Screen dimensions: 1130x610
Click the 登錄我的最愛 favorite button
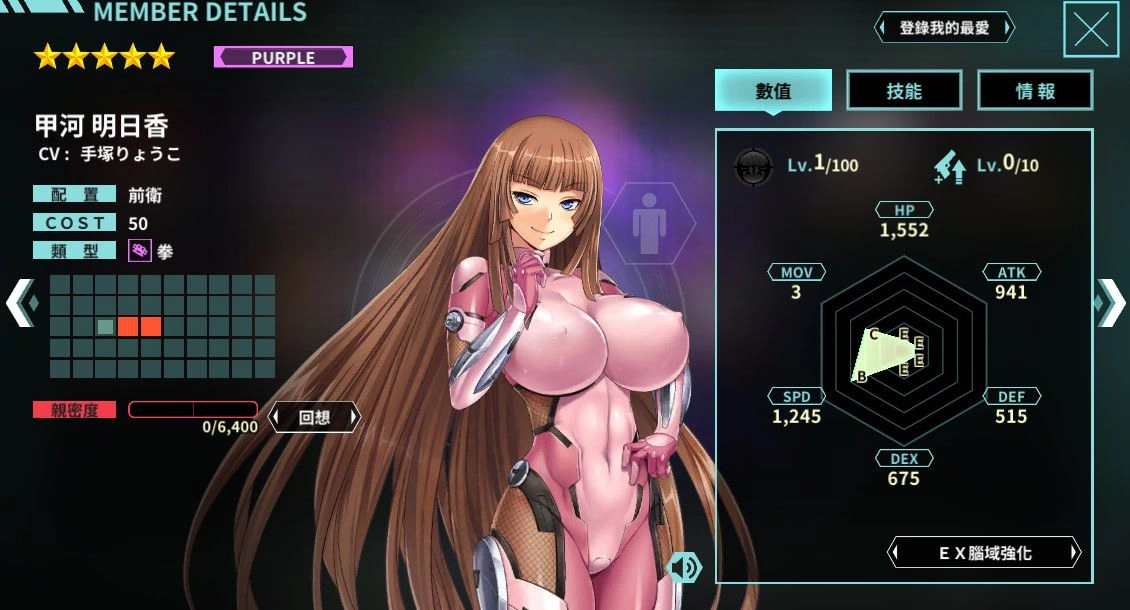coord(944,28)
